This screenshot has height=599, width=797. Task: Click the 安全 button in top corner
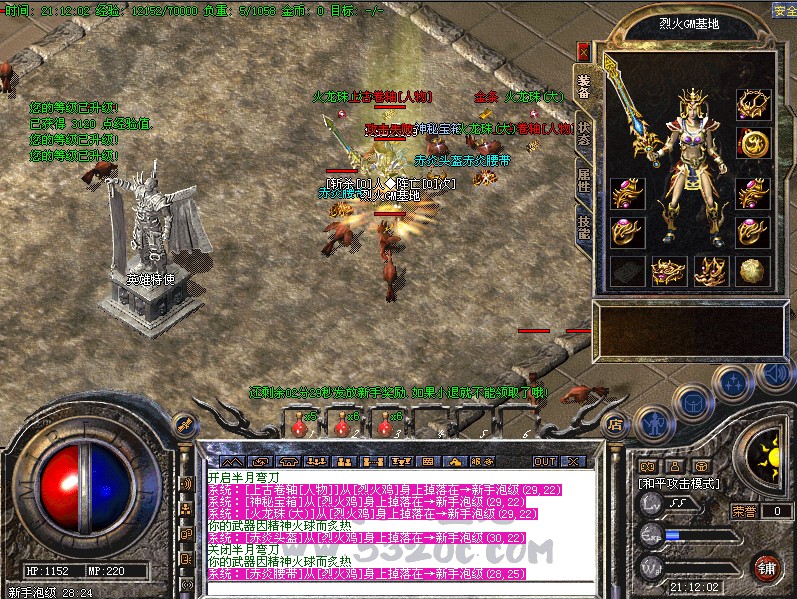pyautogui.click(x=784, y=10)
